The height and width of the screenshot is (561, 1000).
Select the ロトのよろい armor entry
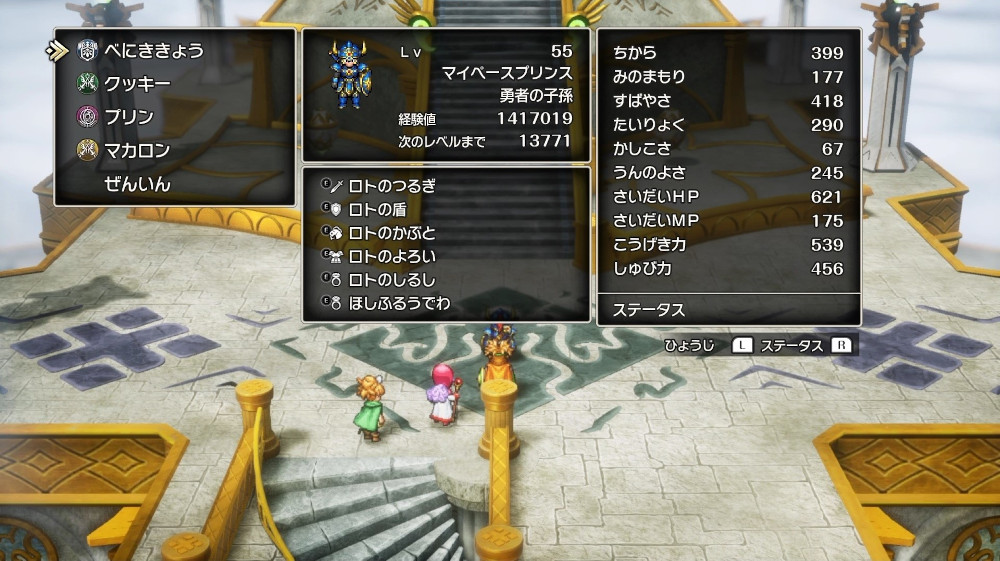click(x=391, y=256)
